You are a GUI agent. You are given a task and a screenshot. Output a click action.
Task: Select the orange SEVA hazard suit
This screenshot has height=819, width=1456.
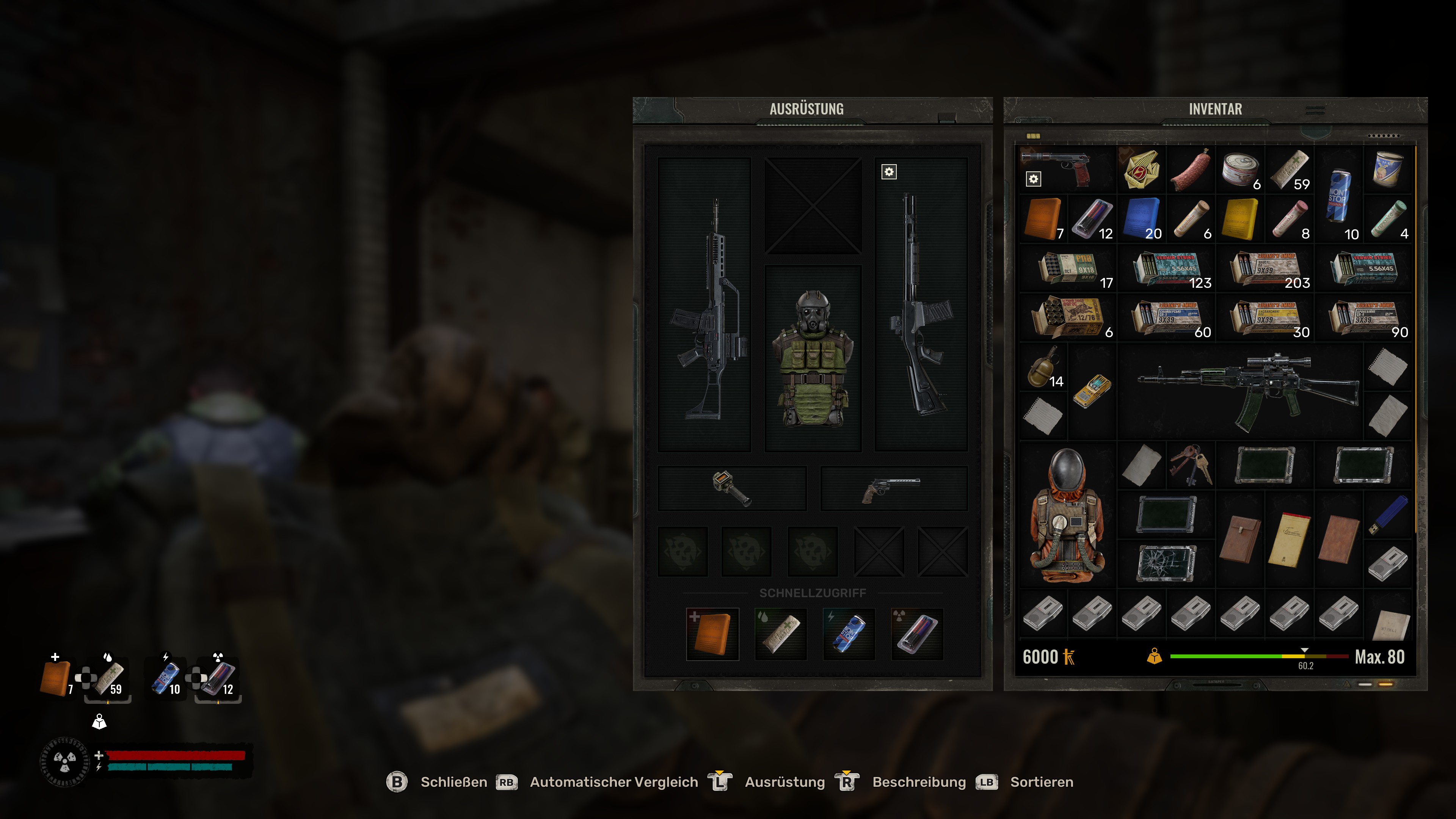(x=1067, y=515)
